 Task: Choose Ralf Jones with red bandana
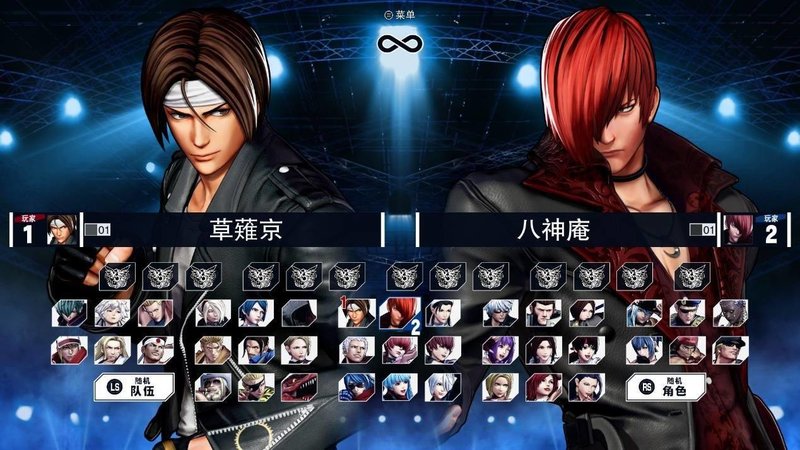[x=684, y=350]
